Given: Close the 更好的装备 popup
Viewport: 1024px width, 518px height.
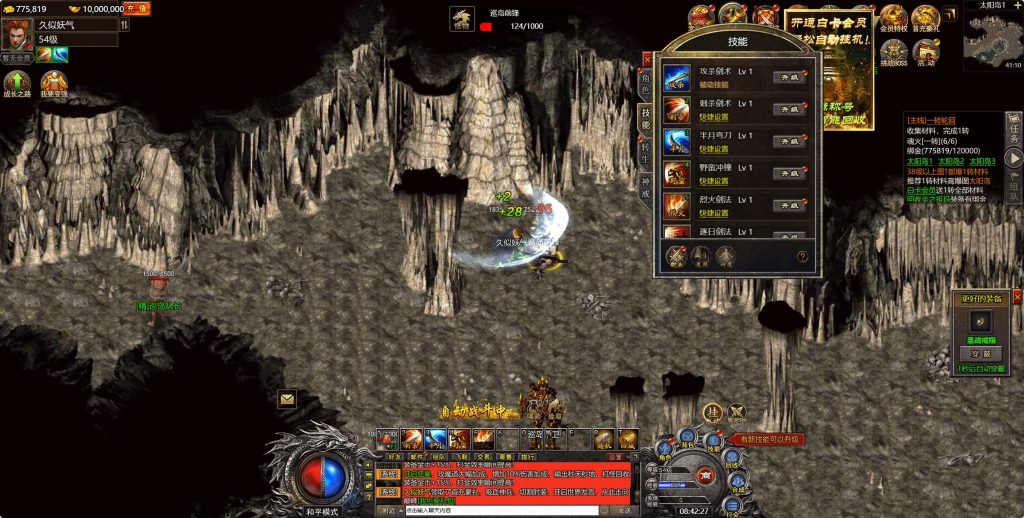Looking at the screenshot, I should (1017, 297).
